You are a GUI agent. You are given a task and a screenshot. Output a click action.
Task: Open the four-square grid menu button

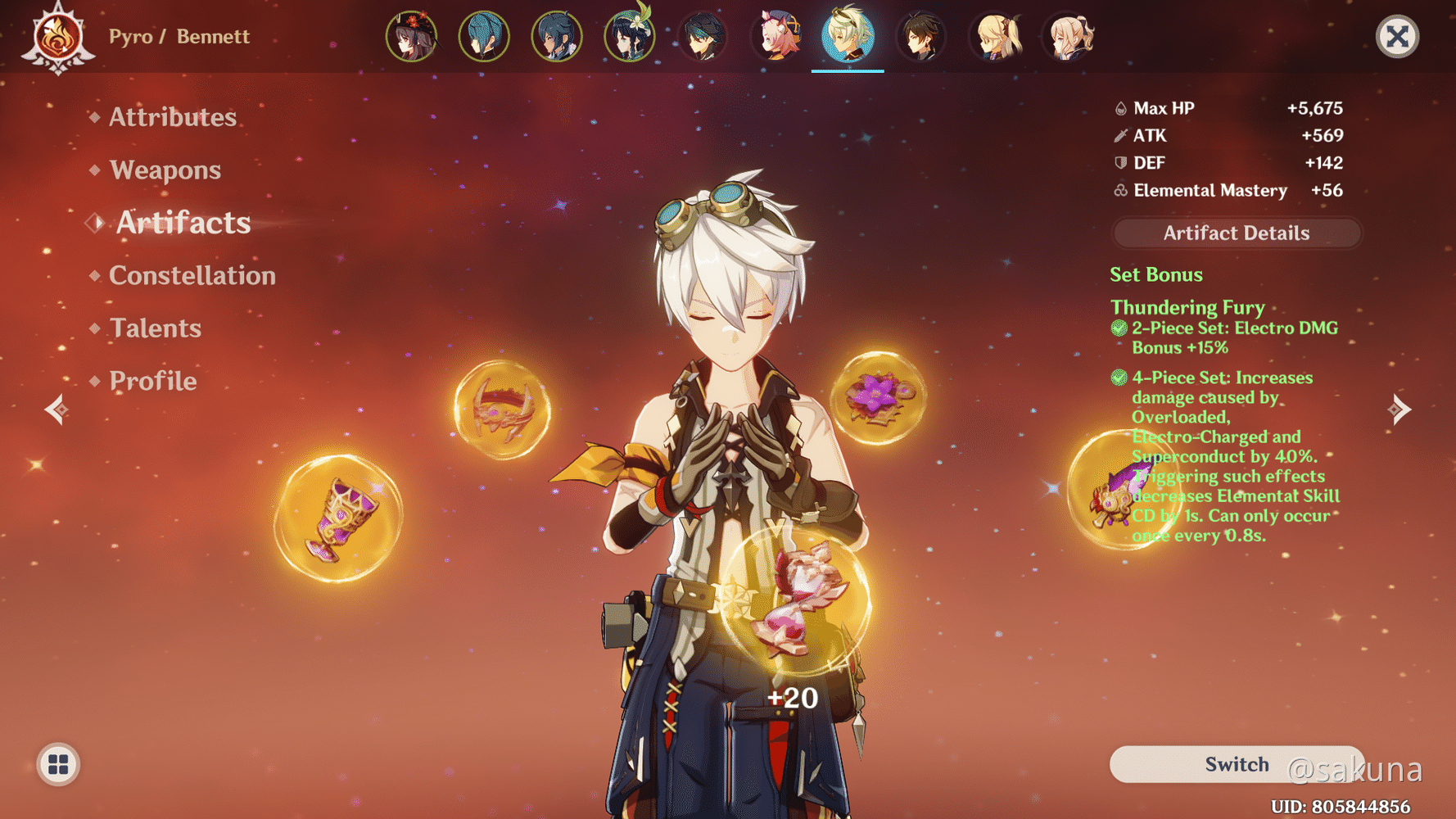(x=58, y=764)
